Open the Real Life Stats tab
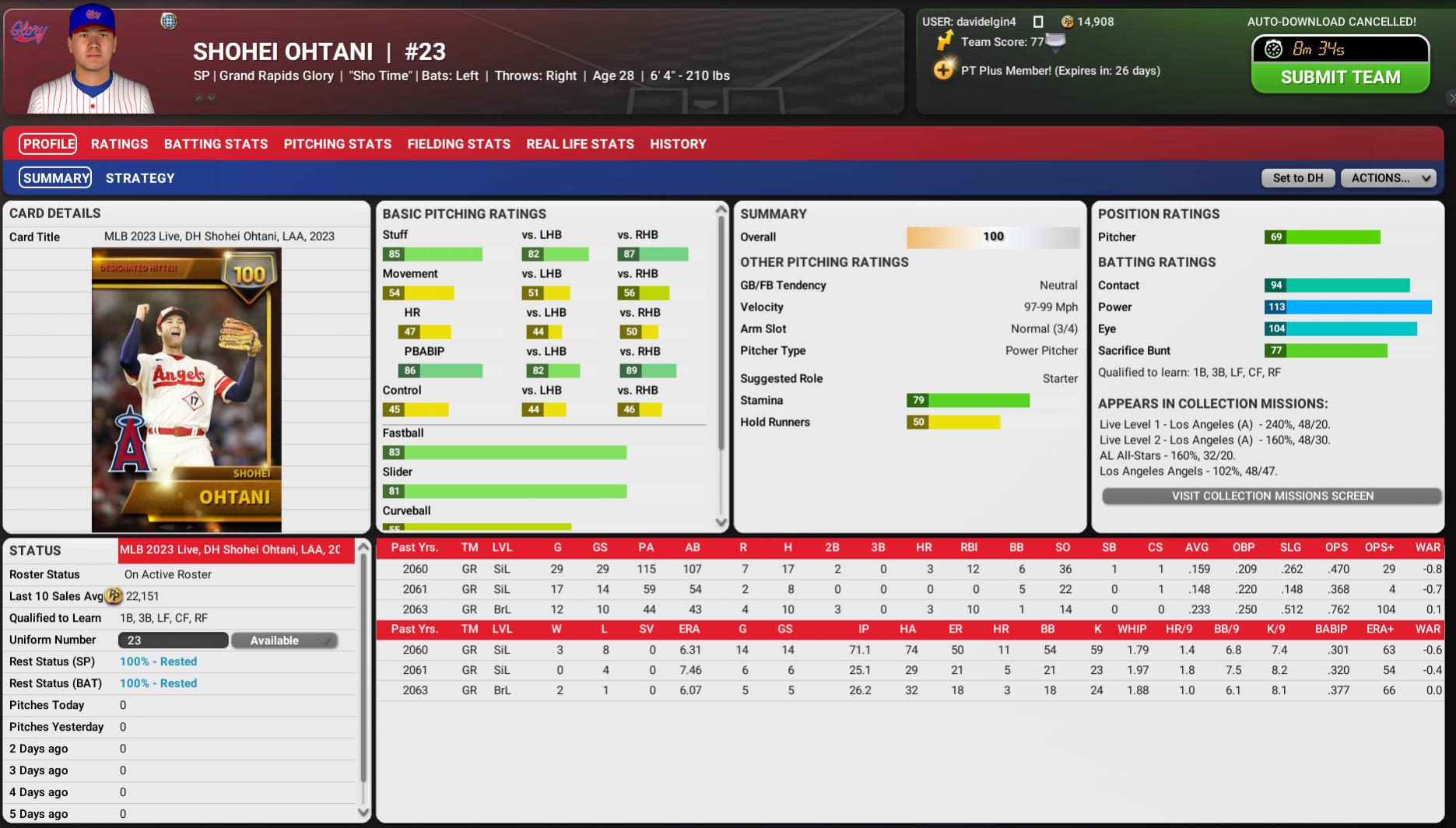 [x=580, y=144]
